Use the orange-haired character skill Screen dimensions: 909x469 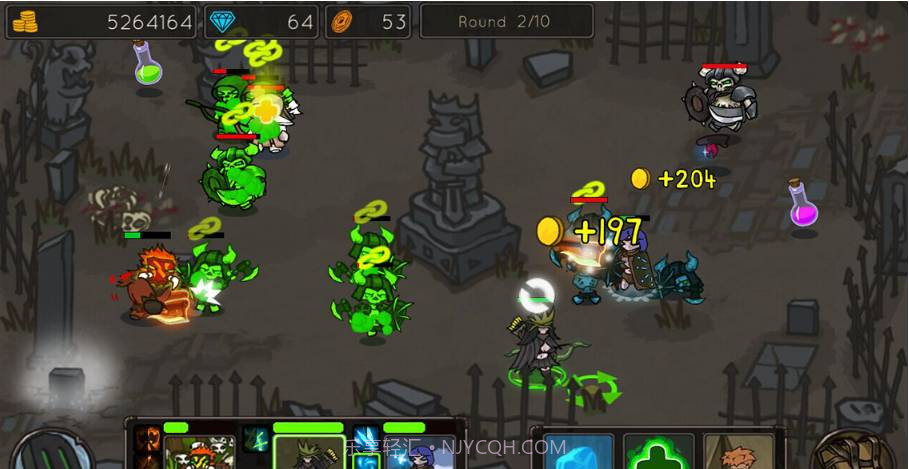point(738,453)
